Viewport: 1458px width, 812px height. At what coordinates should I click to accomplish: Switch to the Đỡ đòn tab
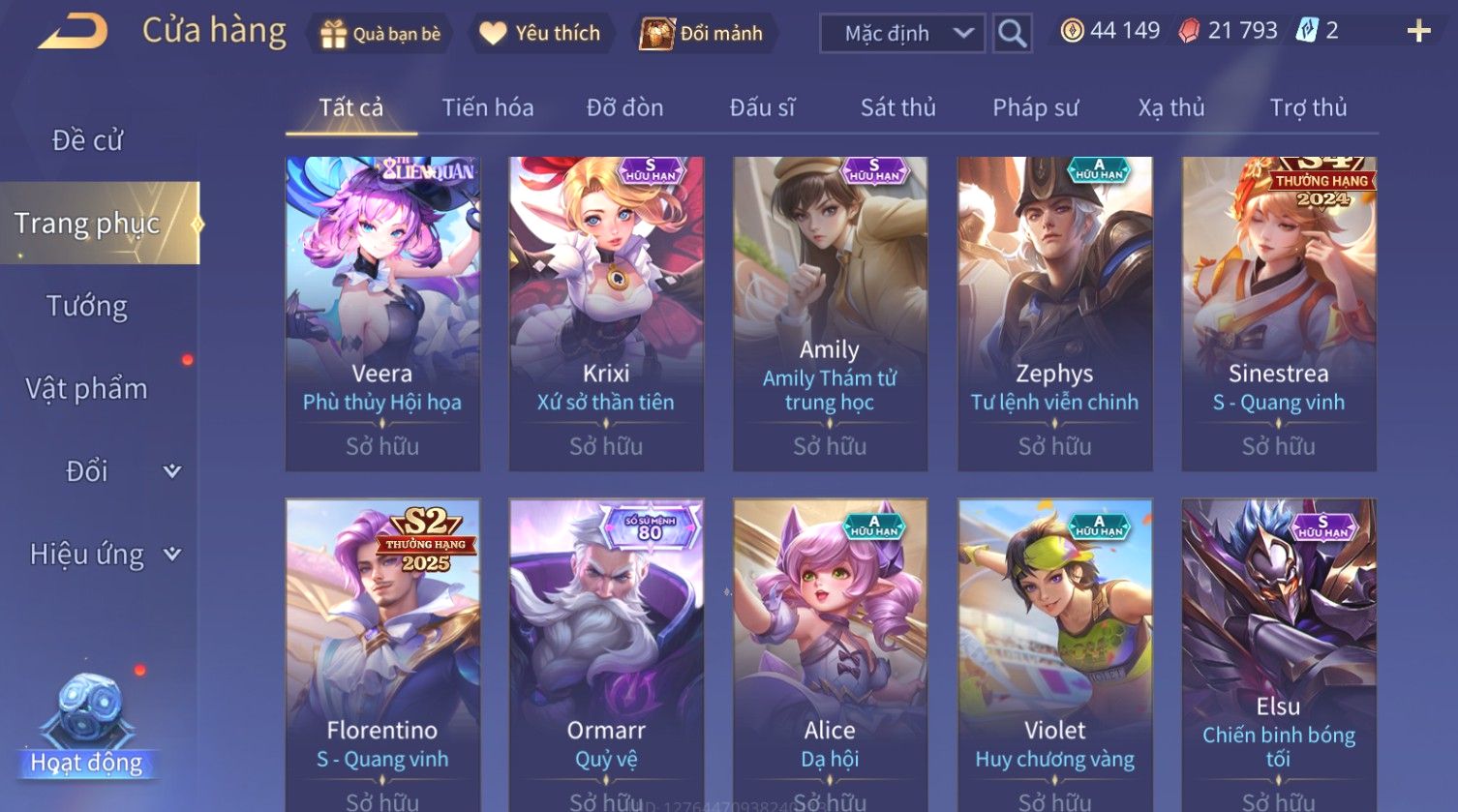(624, 107)
